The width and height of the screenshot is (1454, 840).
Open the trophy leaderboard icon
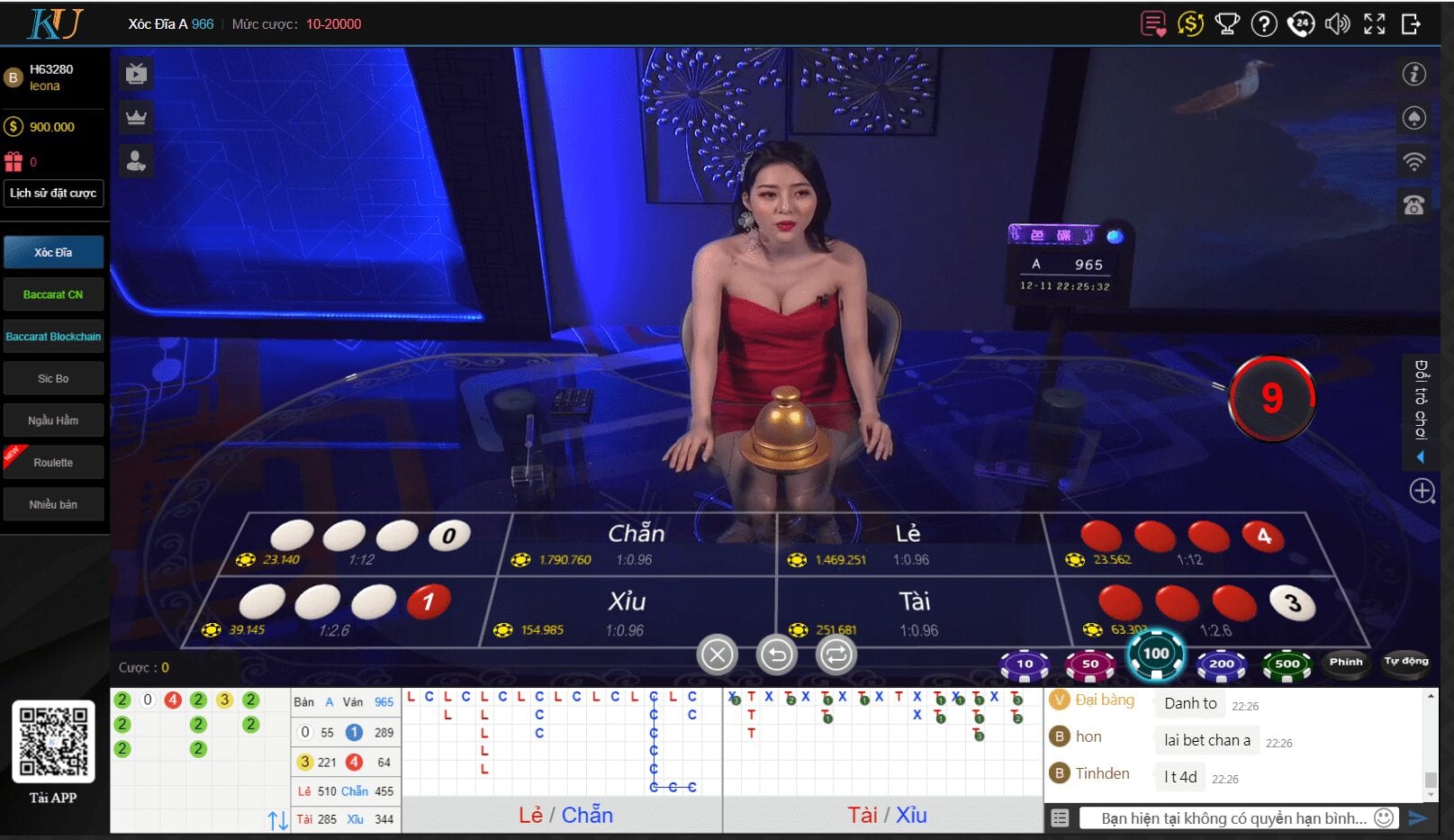click(x=1227, y=24)
